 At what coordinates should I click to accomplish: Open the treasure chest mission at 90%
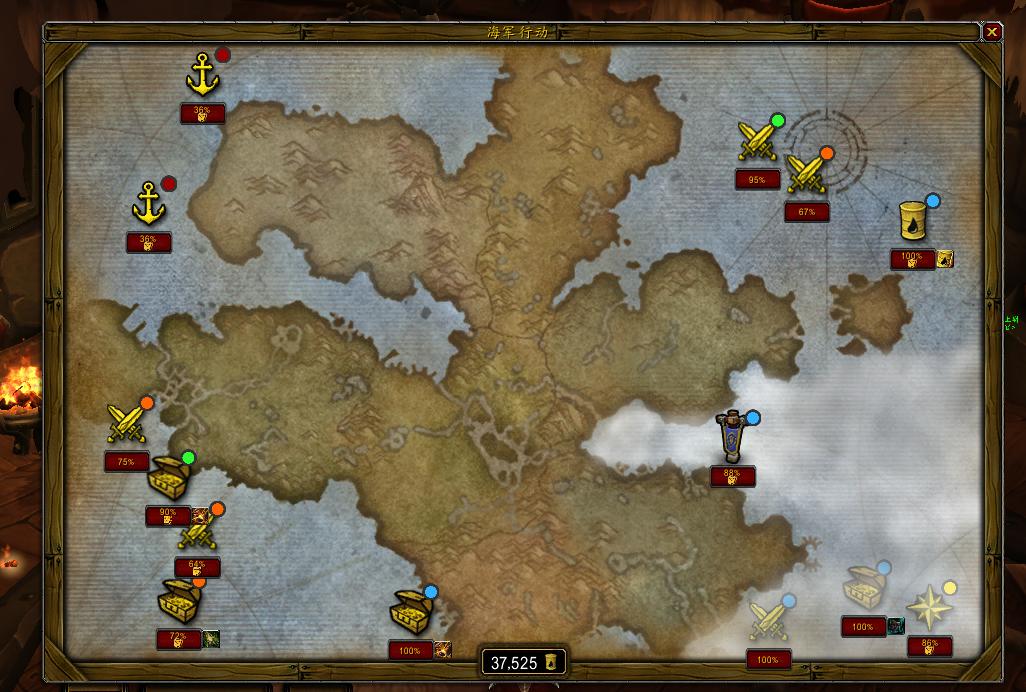tap(170, 479)
